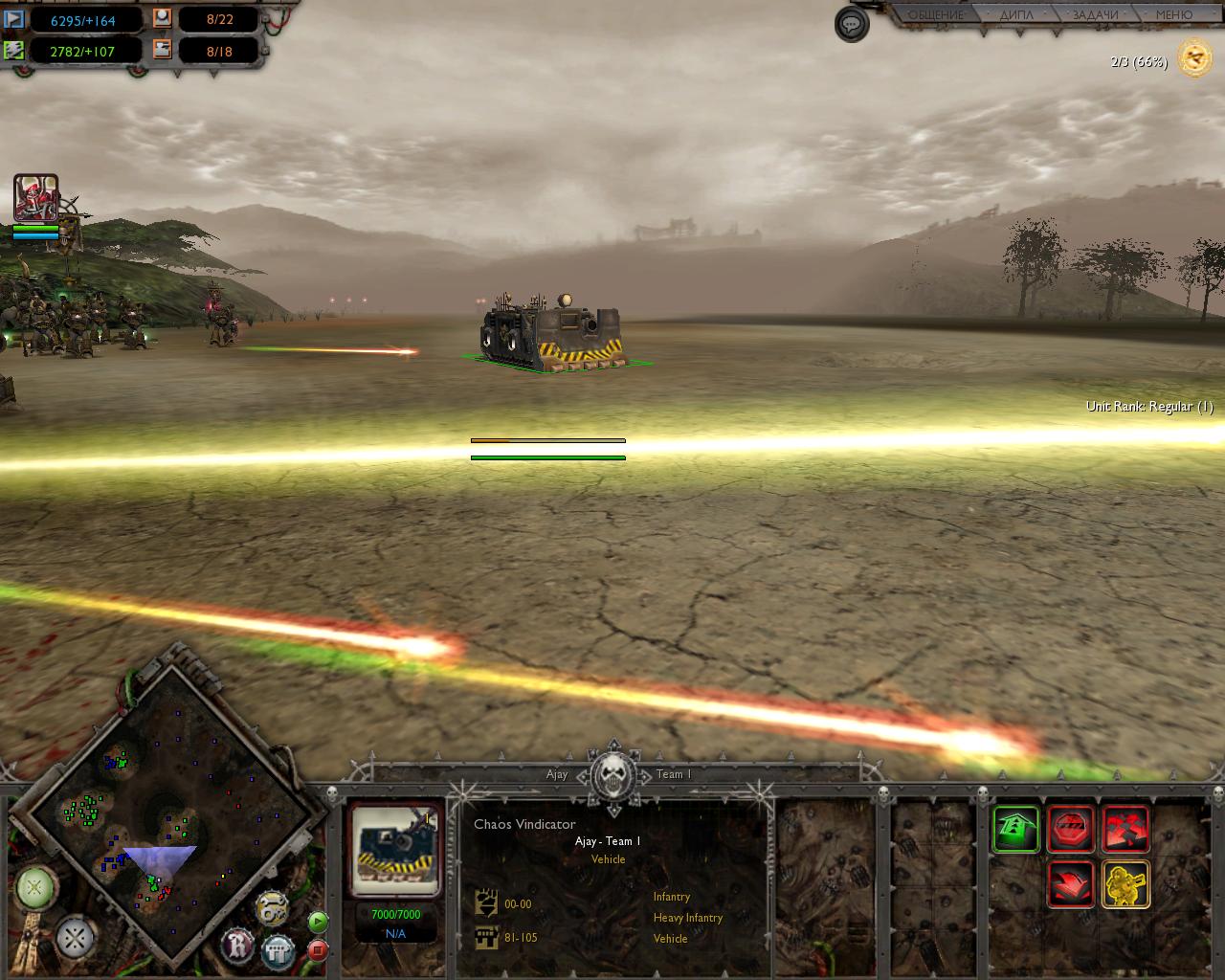1225x980 pixels.
Task: Click the teal pillars building button
Action: point(278,950)
